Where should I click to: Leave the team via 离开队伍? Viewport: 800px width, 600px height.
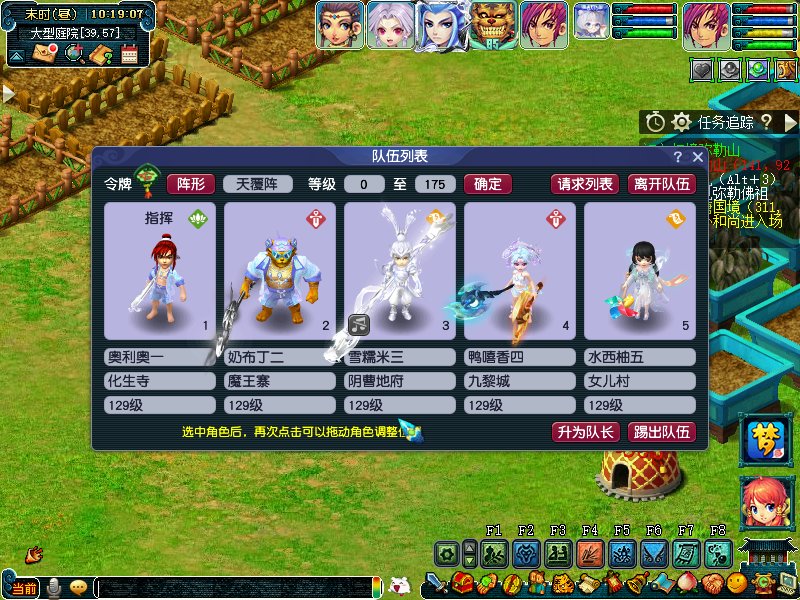coord(661,184)
